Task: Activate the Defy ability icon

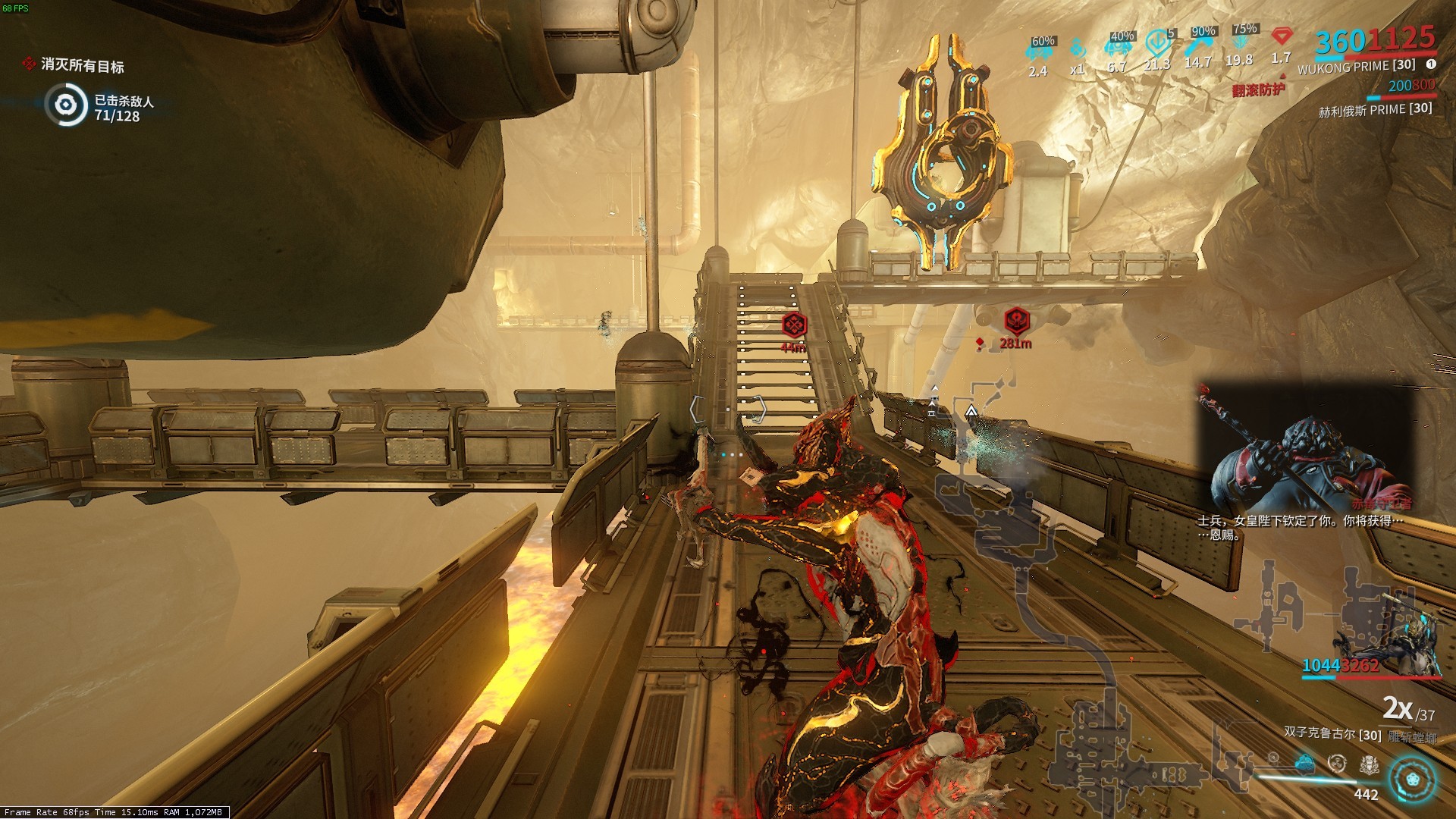Action: coord(1337,762)
